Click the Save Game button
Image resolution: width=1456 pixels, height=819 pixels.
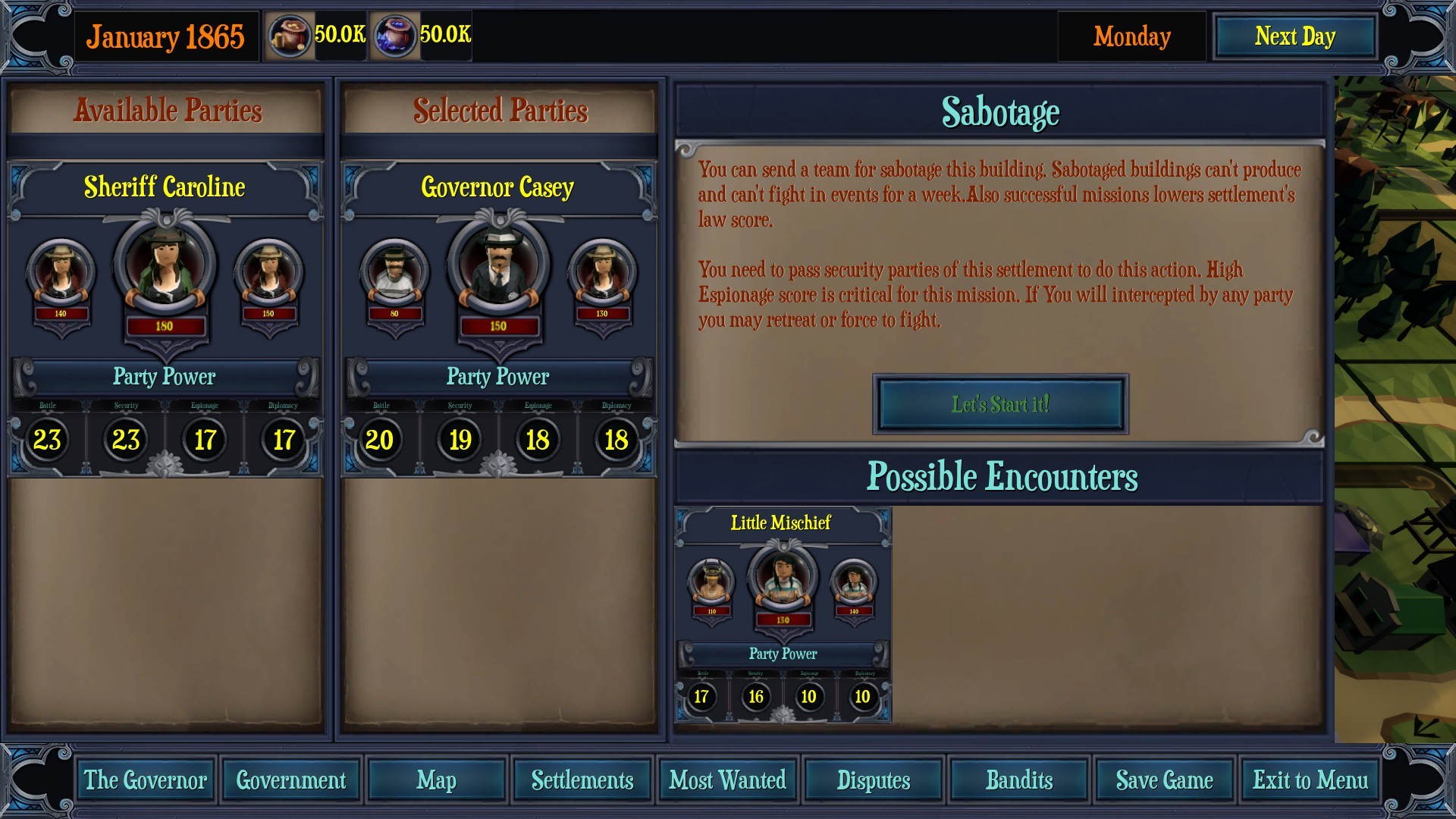pyautogui.click(x=1165, y=780)
